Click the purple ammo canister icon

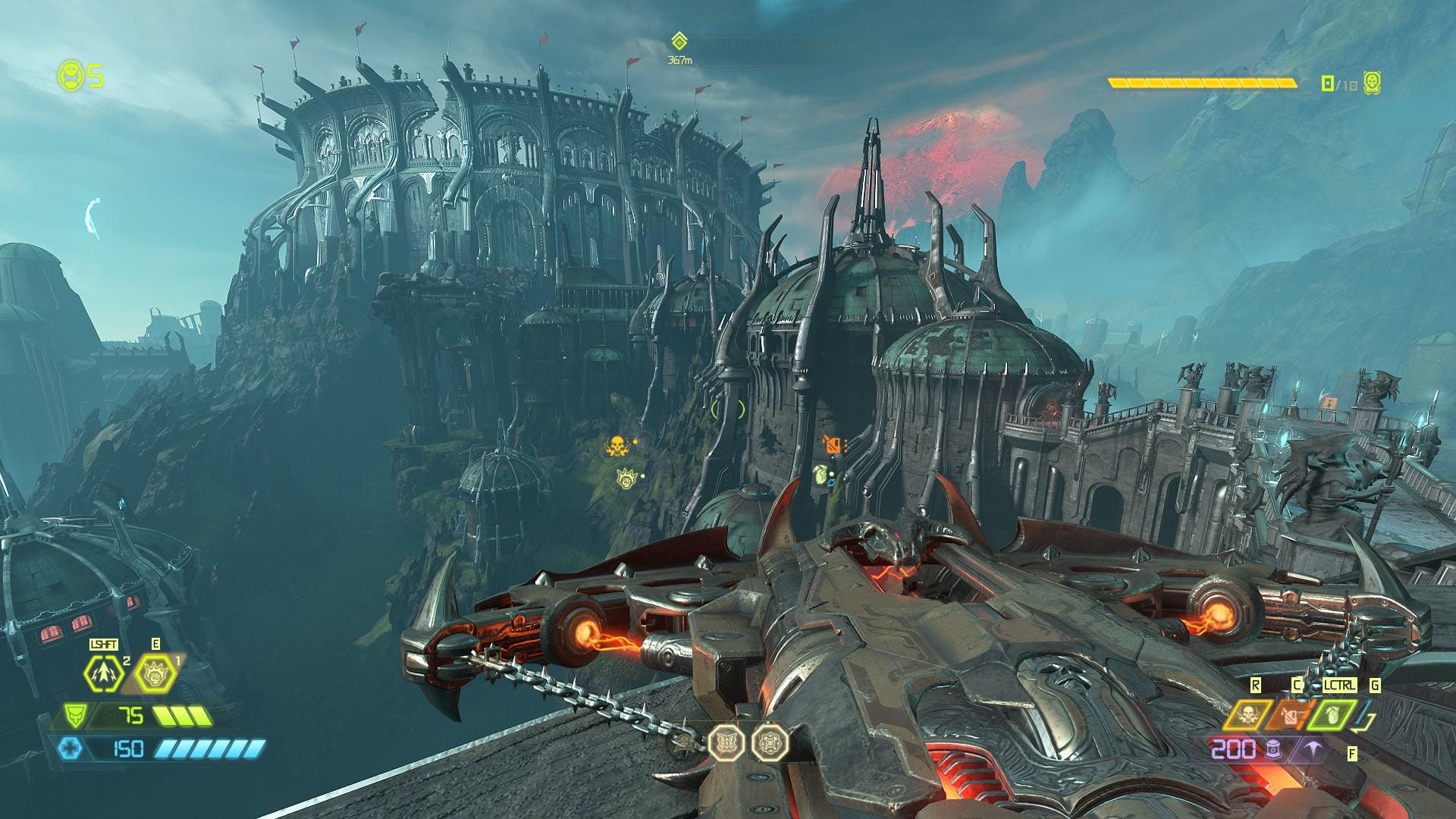tap(1273, 750)
